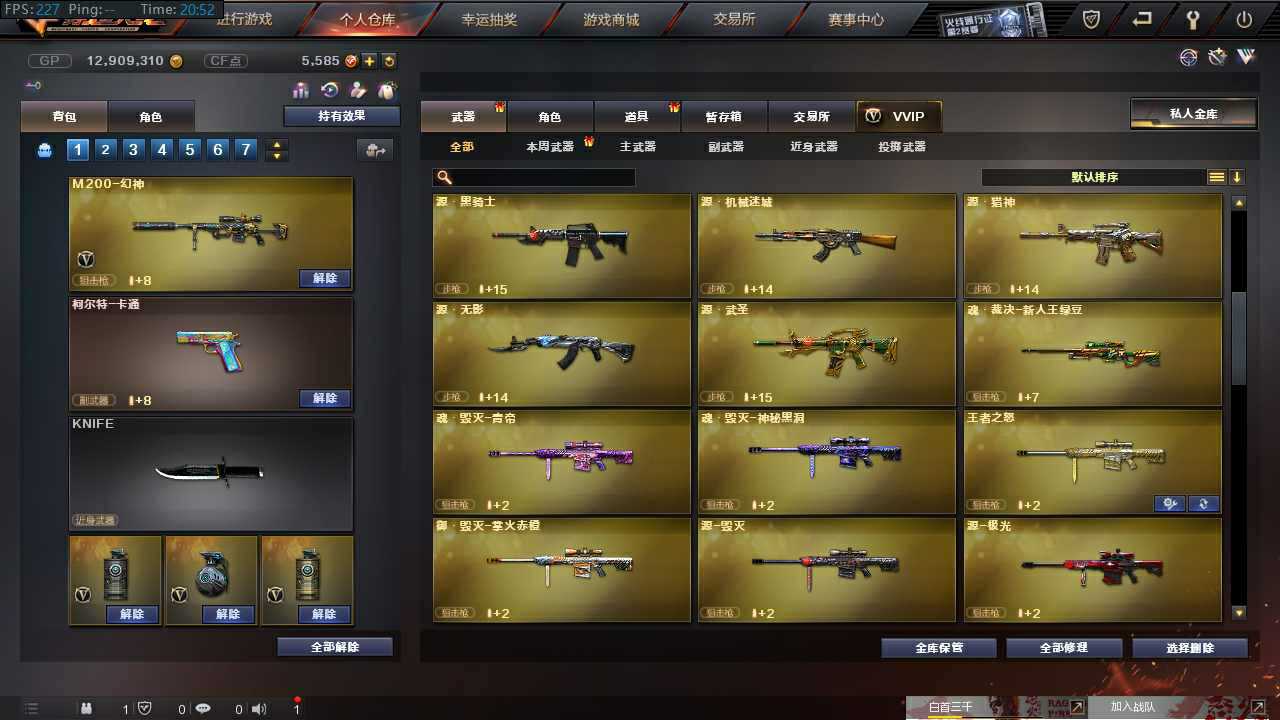Toggle descending sort arrow next to list icon
1280x720 pixels.
(x=1239, y=177)
